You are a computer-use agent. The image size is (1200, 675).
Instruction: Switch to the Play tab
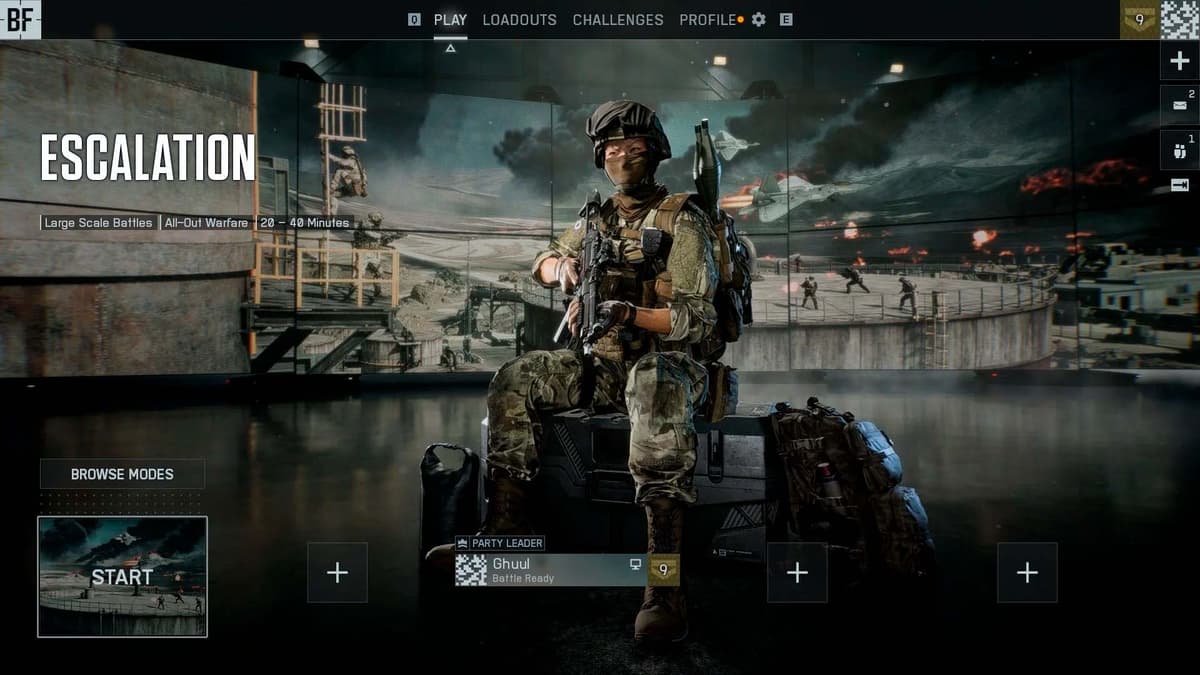pos(450,20)
